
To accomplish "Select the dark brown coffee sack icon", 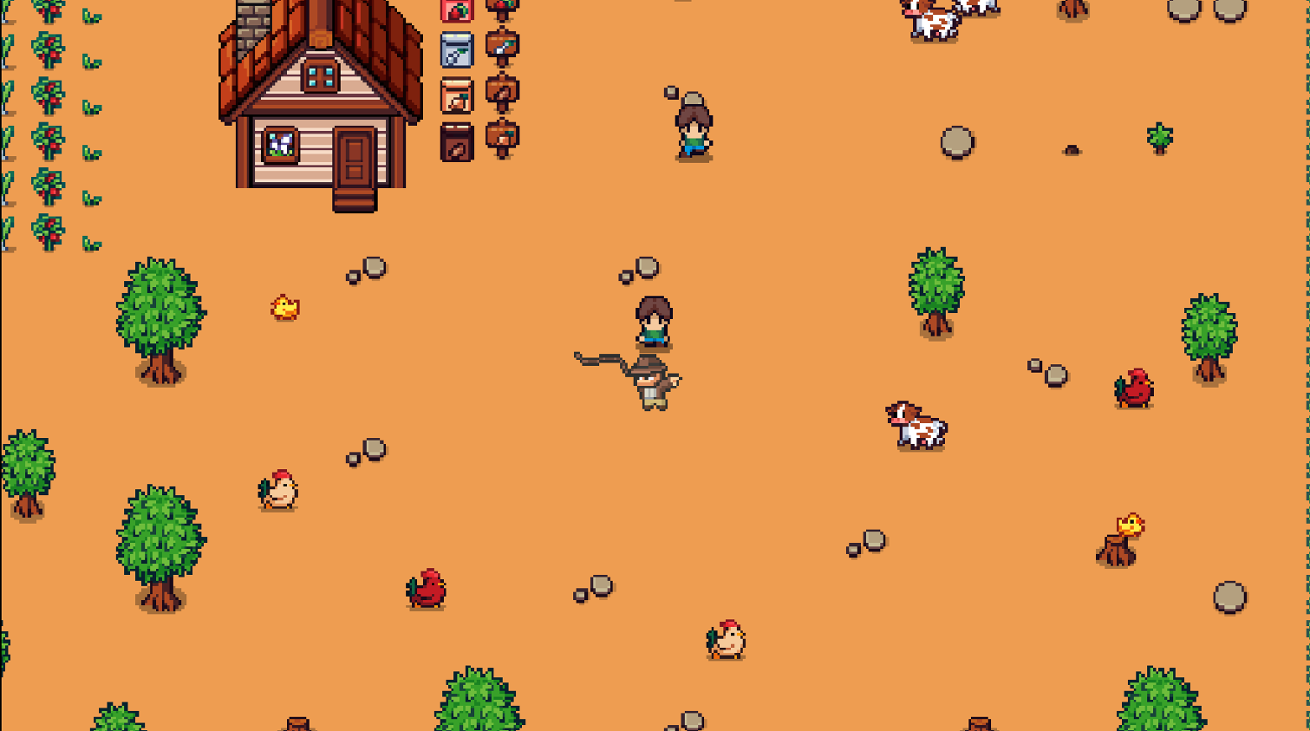I will click(x=456, y=141).
